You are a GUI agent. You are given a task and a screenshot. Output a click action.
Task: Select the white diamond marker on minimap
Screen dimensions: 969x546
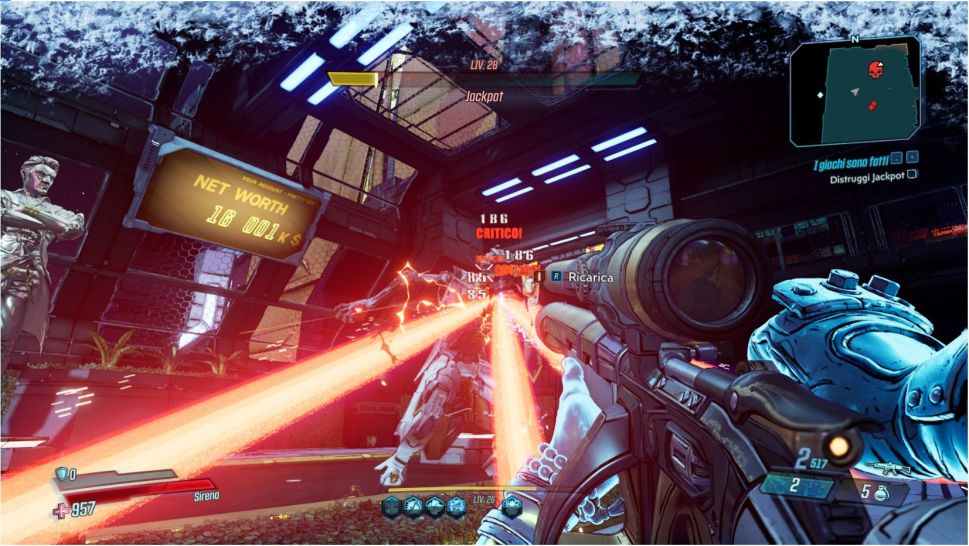click(x=820, y=95)
